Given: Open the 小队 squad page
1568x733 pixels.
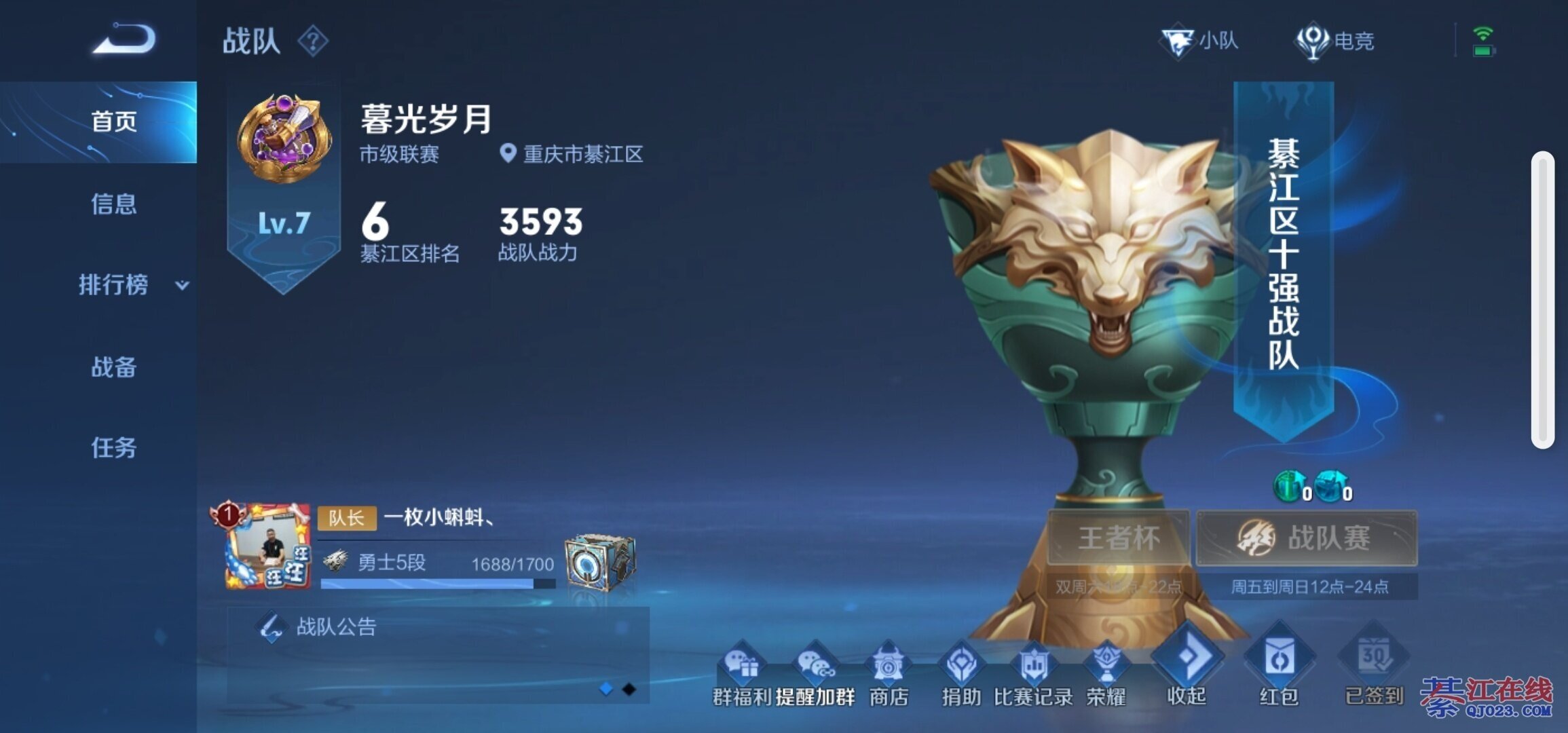Looking at the screenshot, I should [1200, 41].
